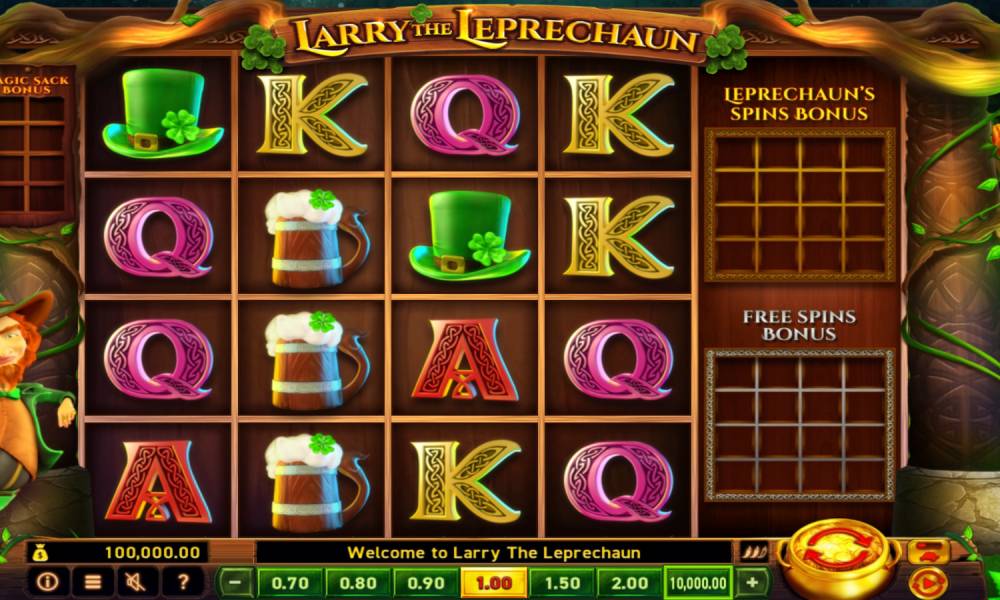Select the 0.70 bet value
The width and height of the screenshot is (1000, 600).
pyautogui.click(x=290, y=582)
